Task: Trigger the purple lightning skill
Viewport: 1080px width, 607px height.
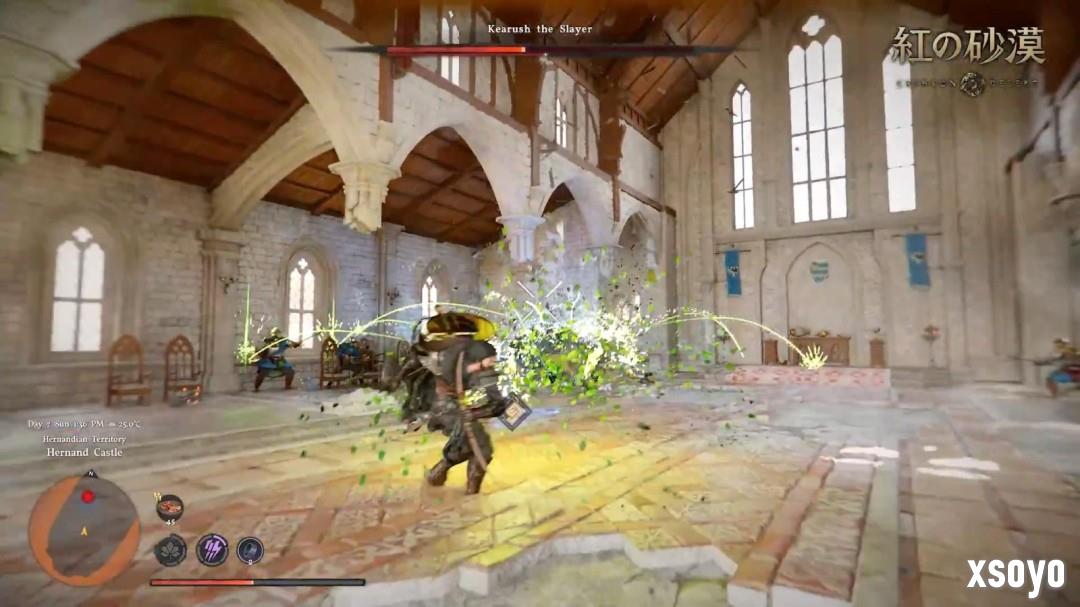Action: [x=212, y=549]
